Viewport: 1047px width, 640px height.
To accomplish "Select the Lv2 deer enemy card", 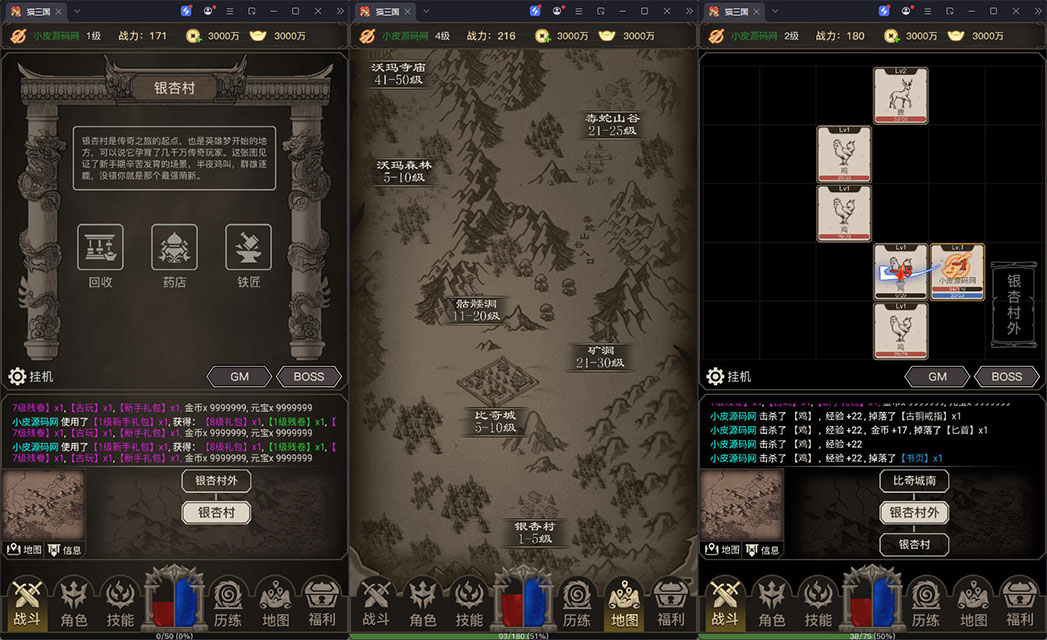I will pyautogui.click(x=900, y=95).
